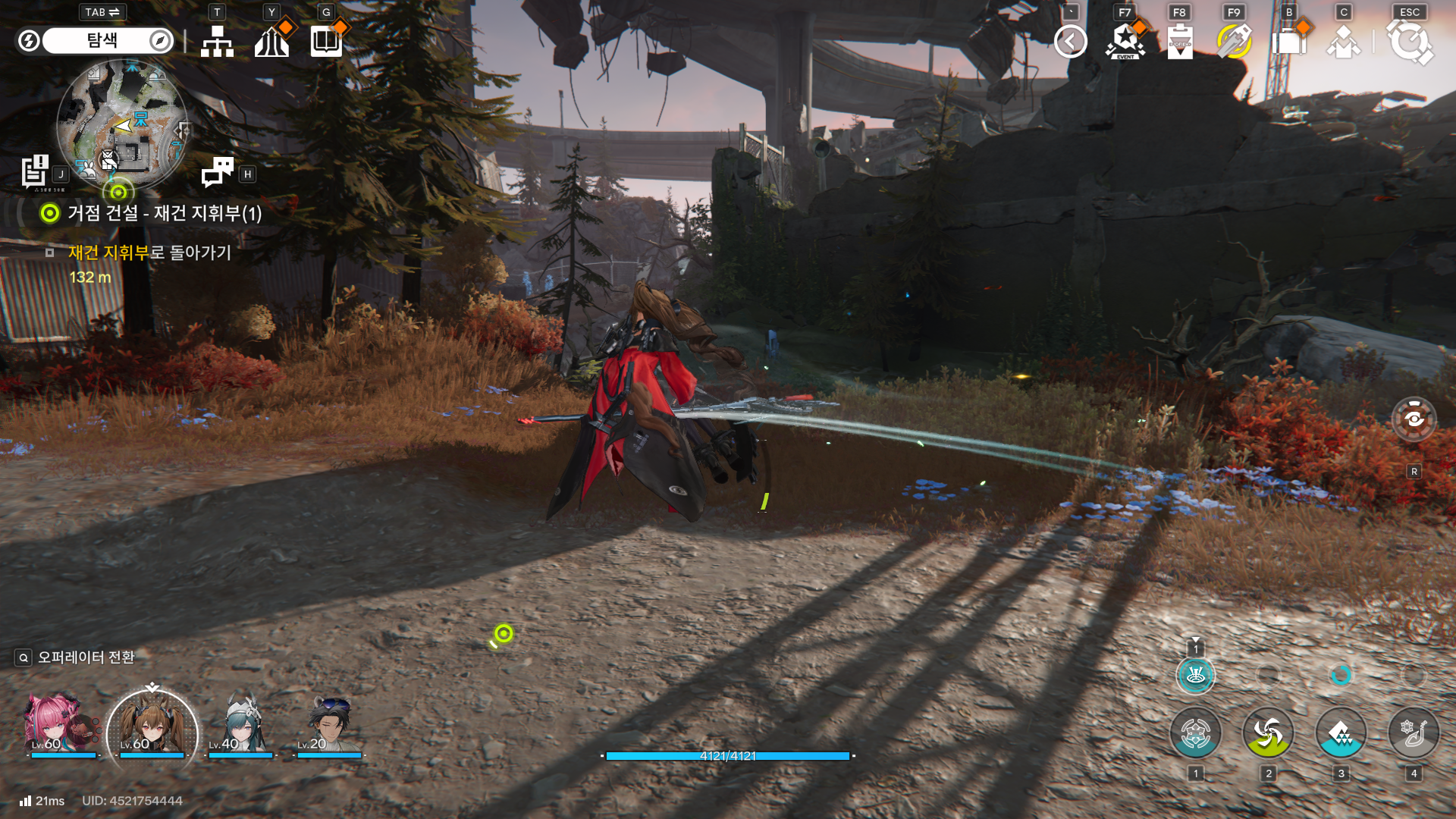Select the brown-haired Lv.60 operator portrait
The width and height of the screenshot is (1456, 819).
point(152,728)
